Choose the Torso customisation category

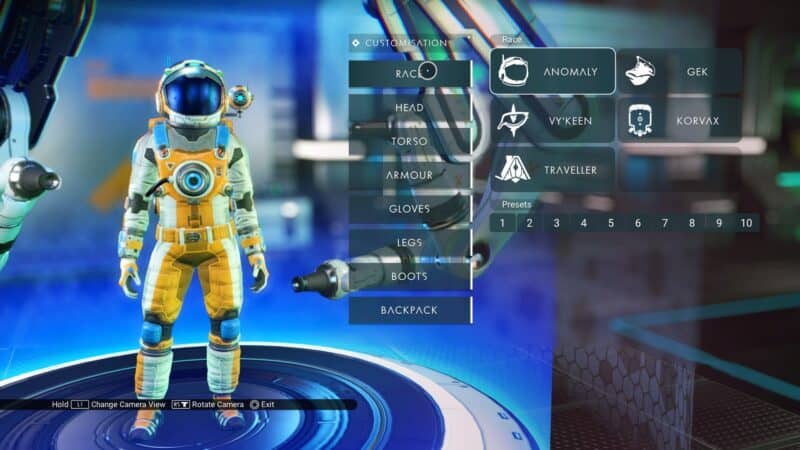tap(409, 141)
